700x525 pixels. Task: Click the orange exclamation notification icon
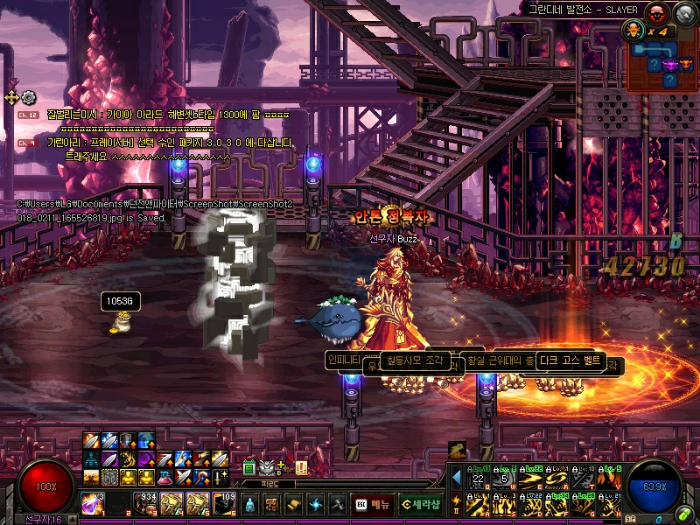(x=301, y=467)
